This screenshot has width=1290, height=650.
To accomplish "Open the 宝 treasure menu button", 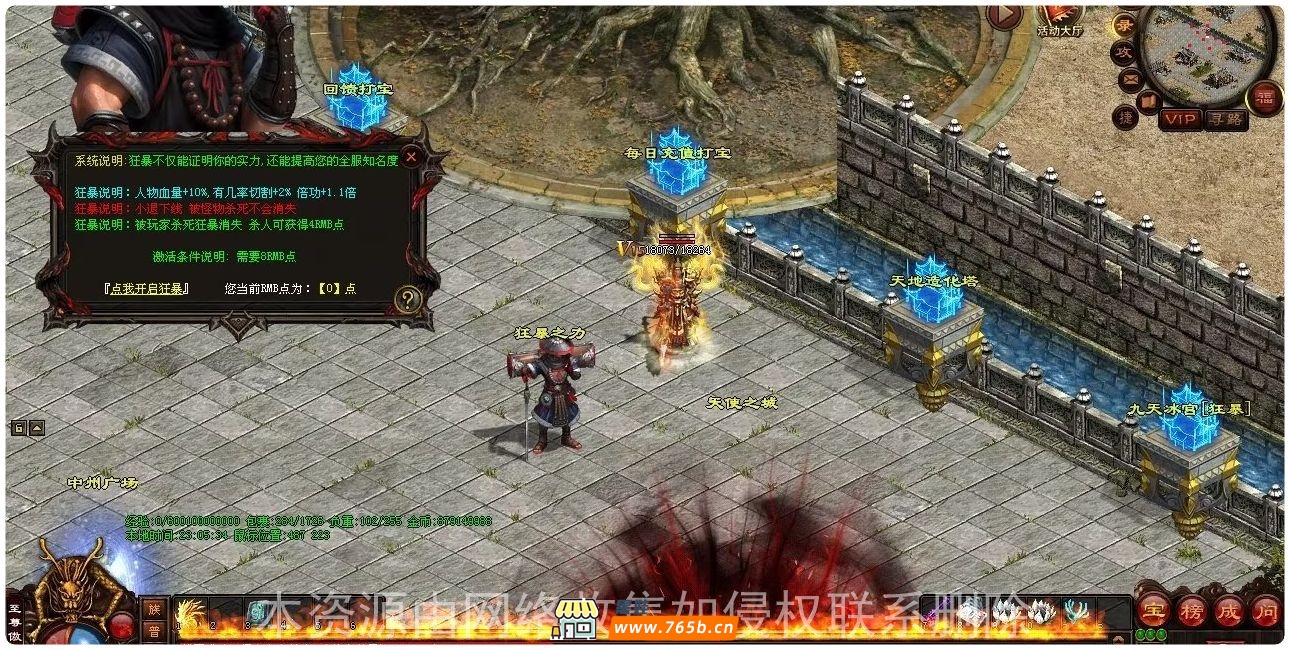I will pyautogui.click(x=1154, y=609).
